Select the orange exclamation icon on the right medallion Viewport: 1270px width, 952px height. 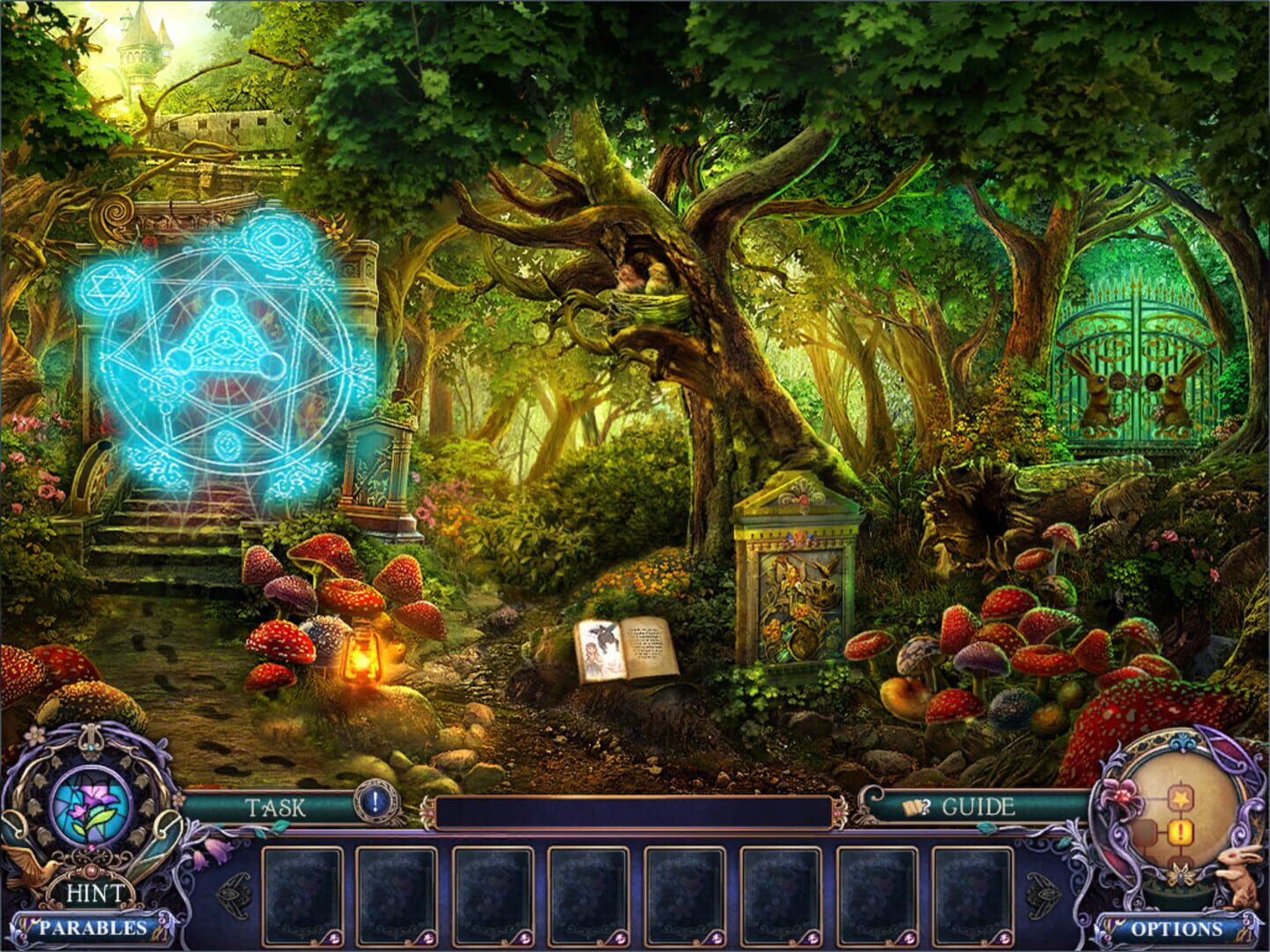[1181, 831]
